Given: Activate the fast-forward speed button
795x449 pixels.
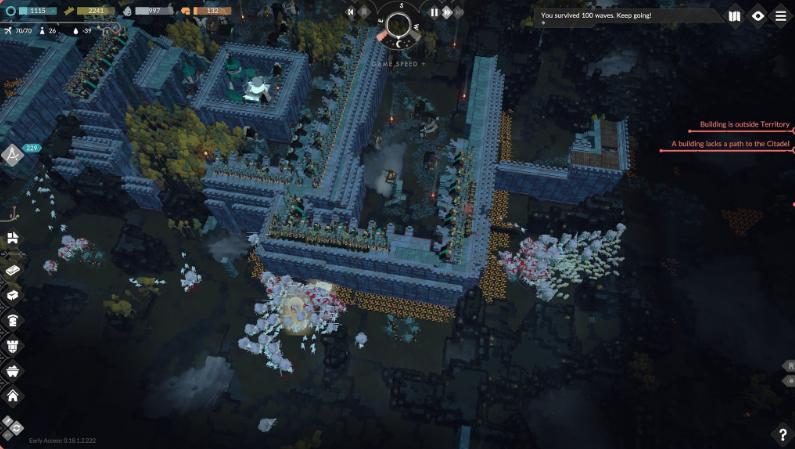Looking at the screenshot, I should coord(446,12).
